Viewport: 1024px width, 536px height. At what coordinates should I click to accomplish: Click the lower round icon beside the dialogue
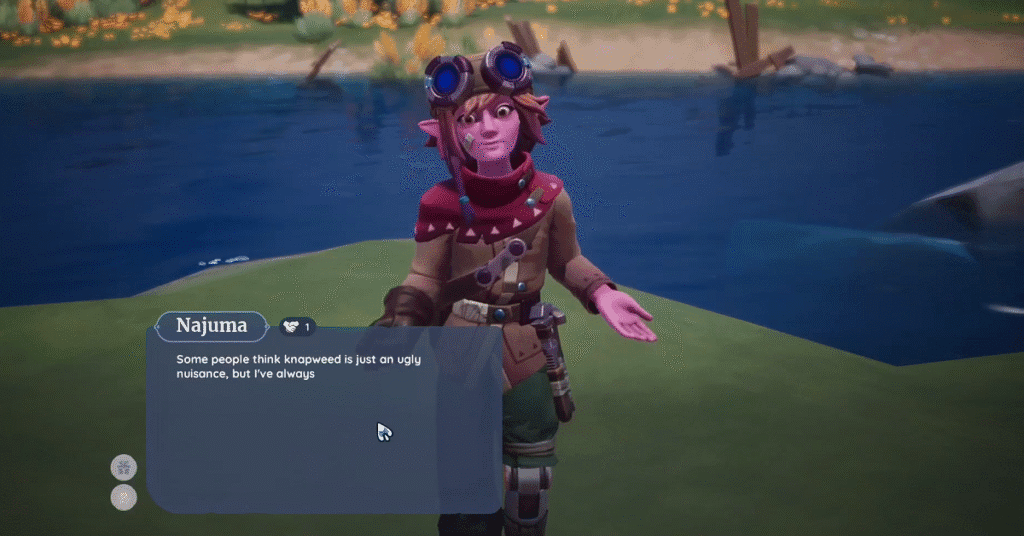(x=123, y=497)
